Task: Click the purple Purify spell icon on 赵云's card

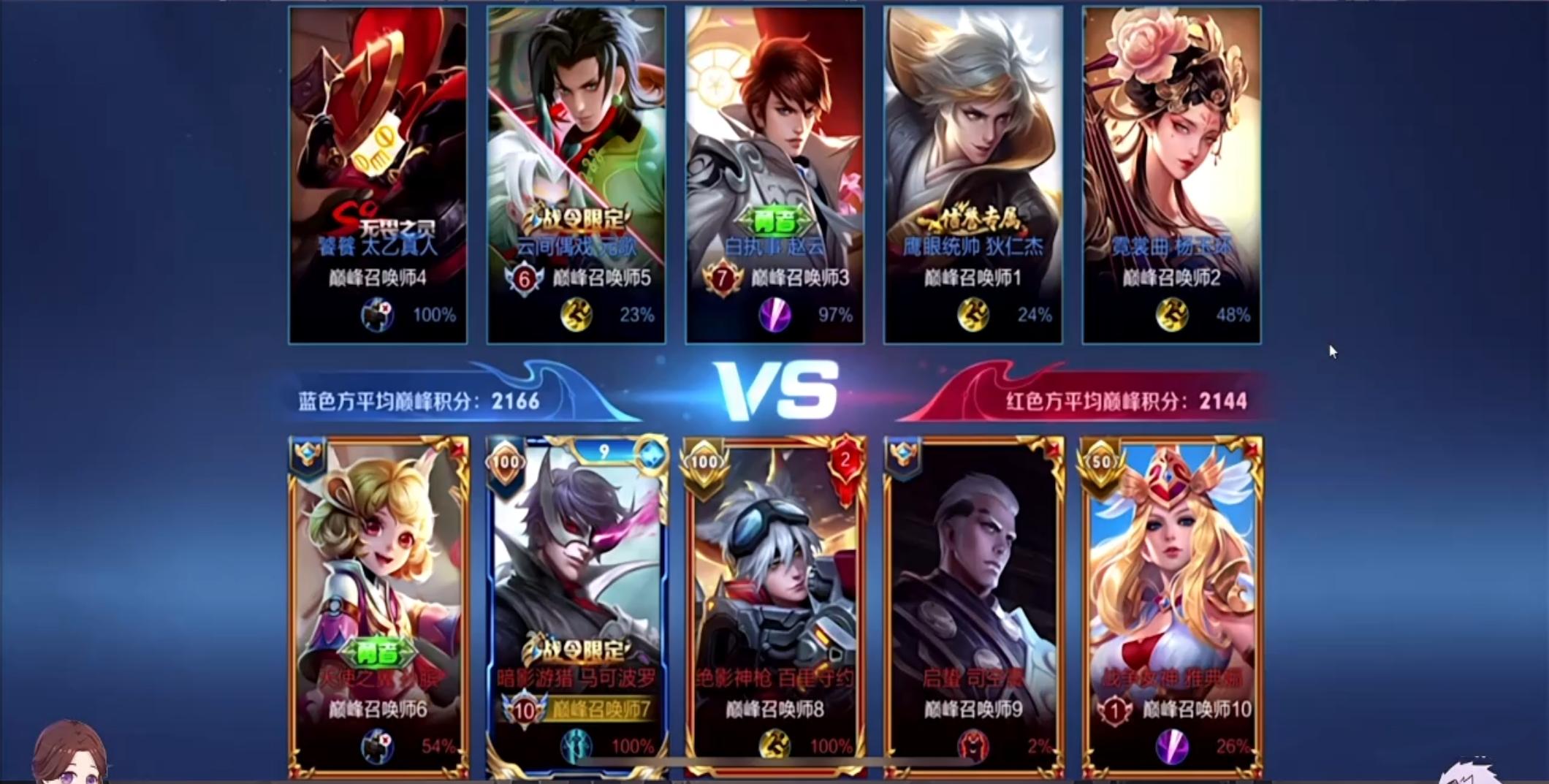Action: click(774, 316)
